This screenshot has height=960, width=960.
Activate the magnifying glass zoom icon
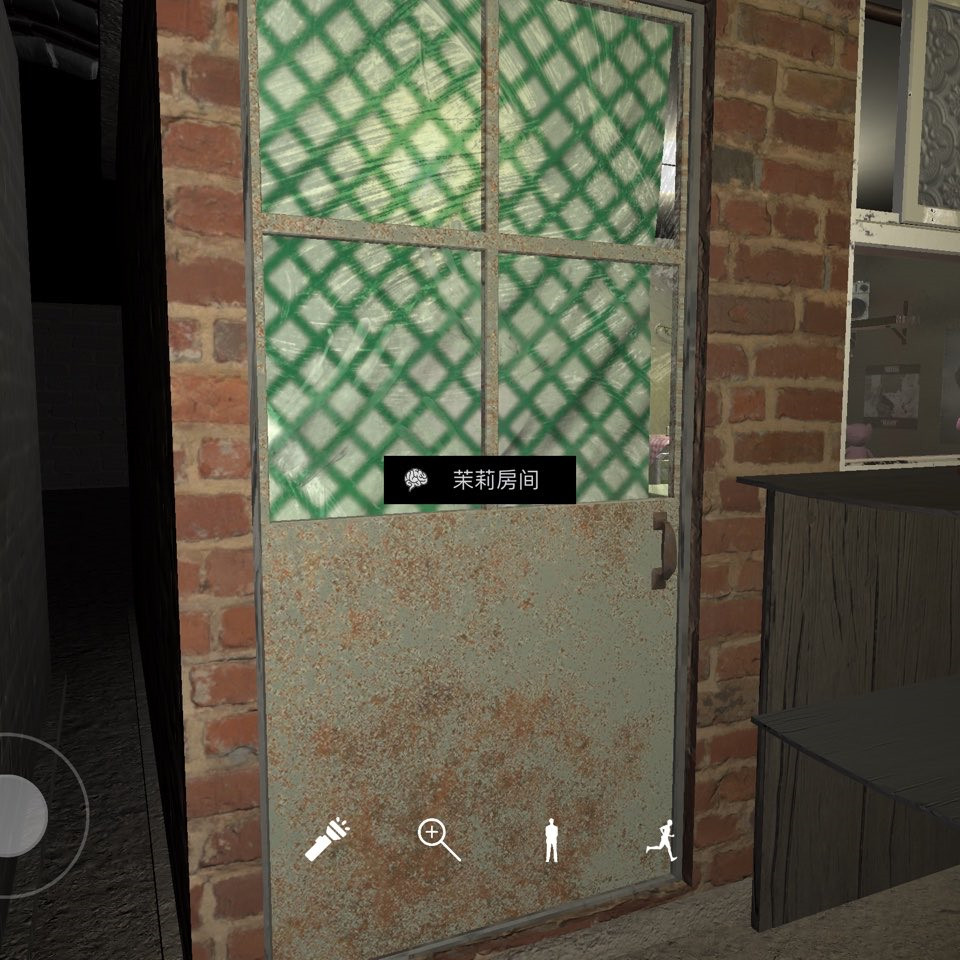[x=438, y=840]
